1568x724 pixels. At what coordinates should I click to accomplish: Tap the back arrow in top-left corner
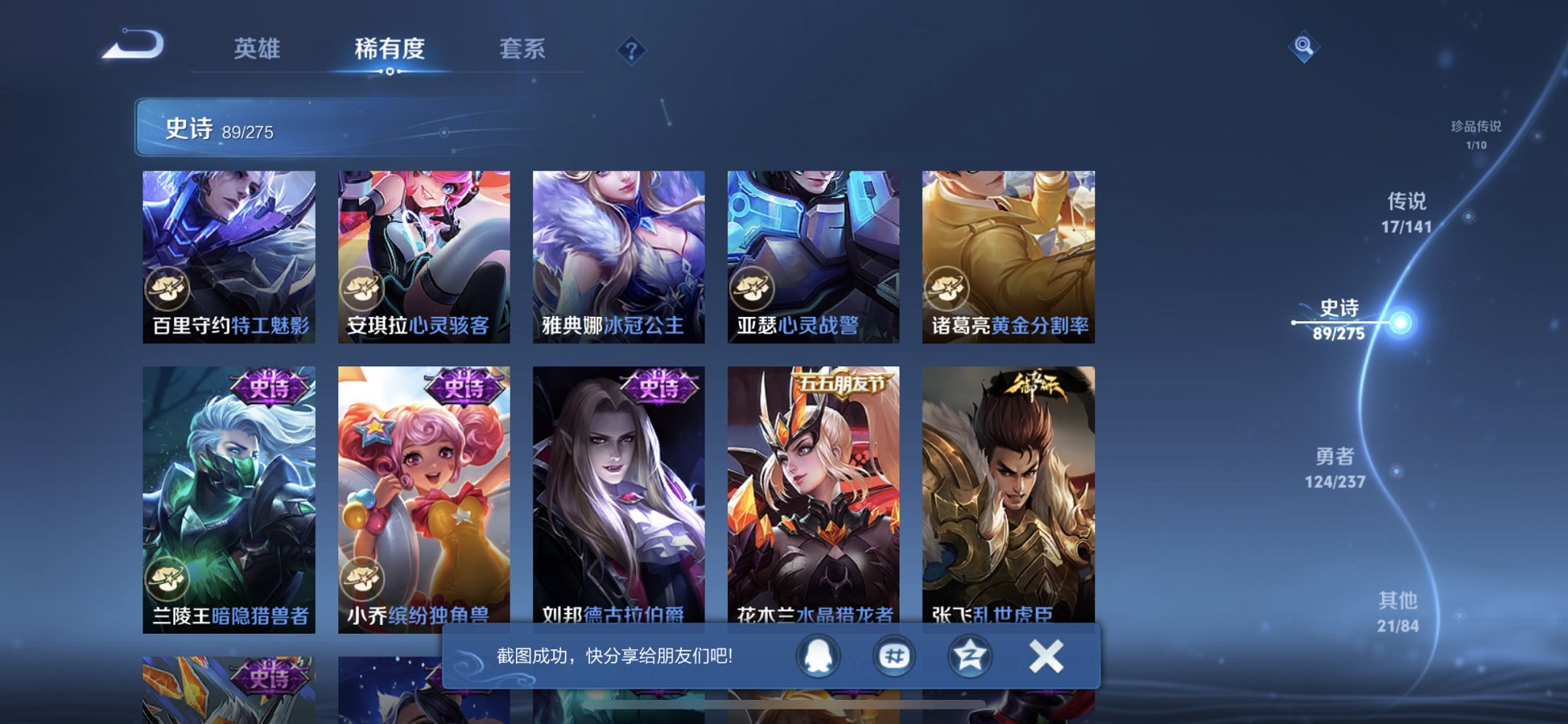[131, 45]
